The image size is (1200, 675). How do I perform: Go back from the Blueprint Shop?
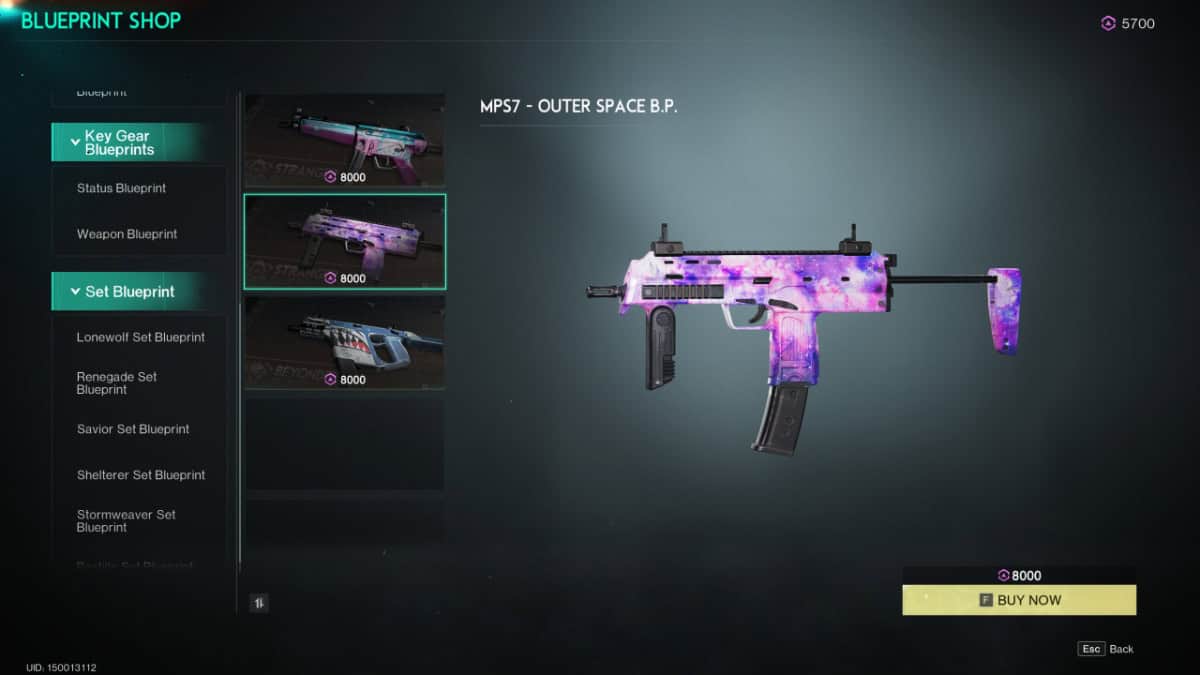tap(1106, 649)
